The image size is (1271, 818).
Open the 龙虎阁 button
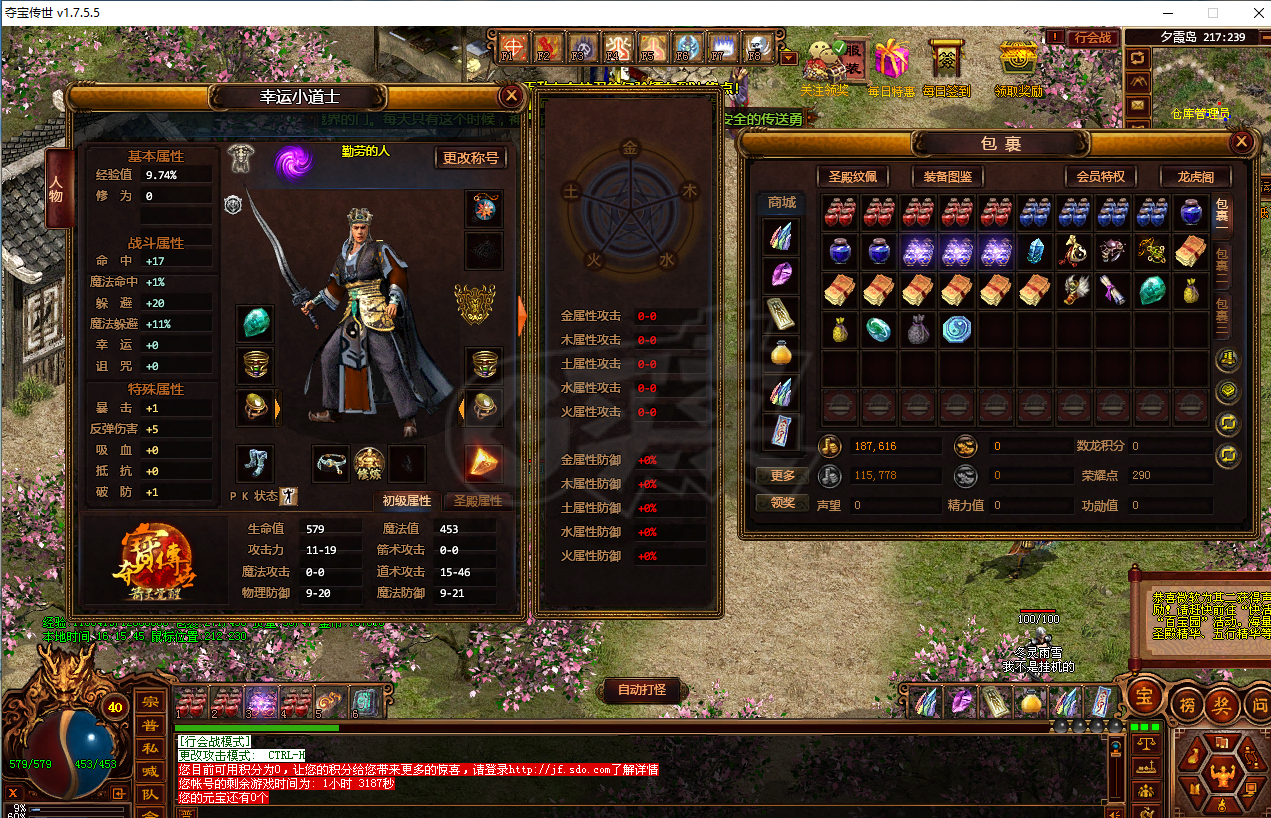[1194, 177]
